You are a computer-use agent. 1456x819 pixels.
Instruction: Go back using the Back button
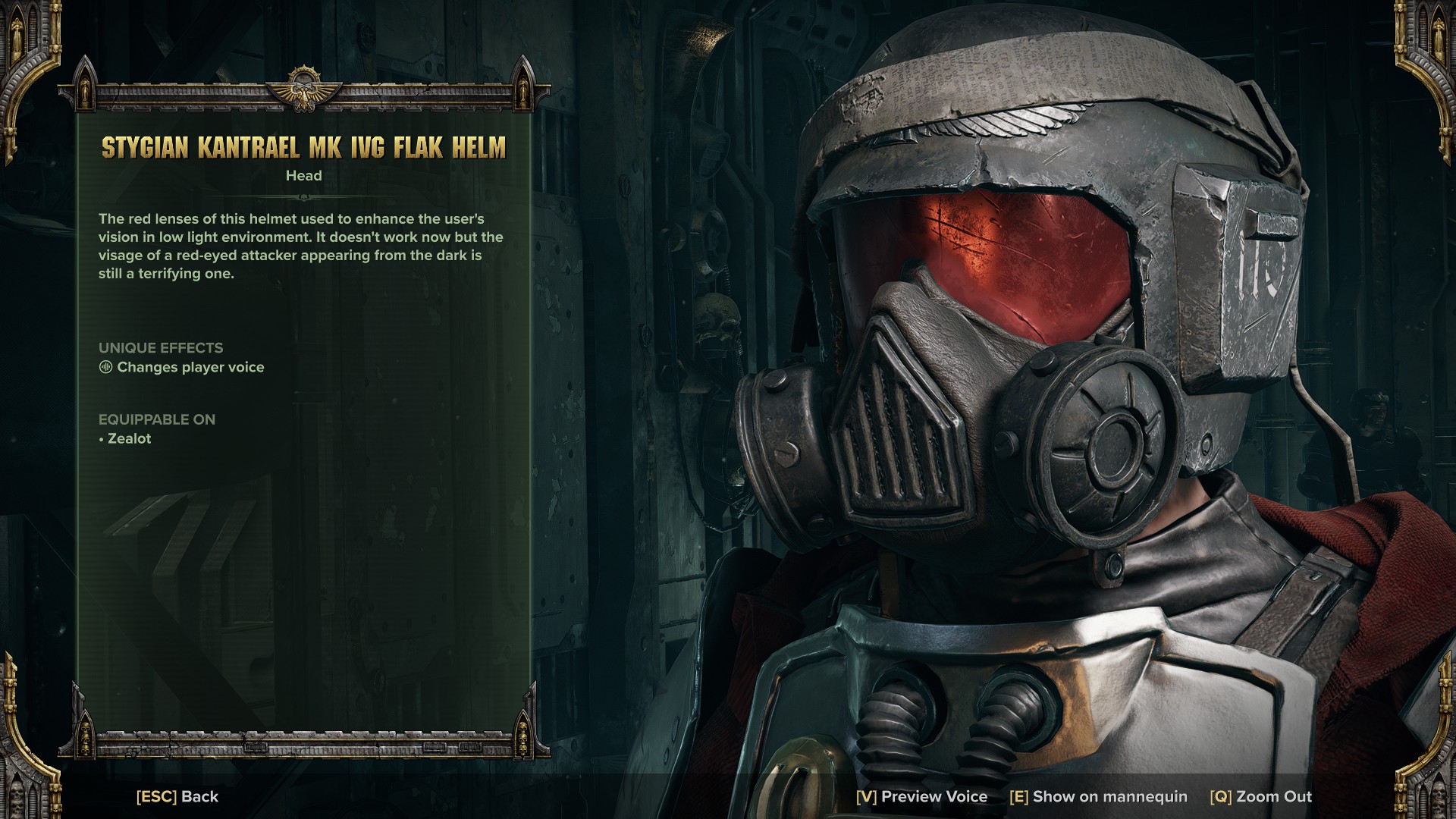pyautogui.click(x=177, y=796)
